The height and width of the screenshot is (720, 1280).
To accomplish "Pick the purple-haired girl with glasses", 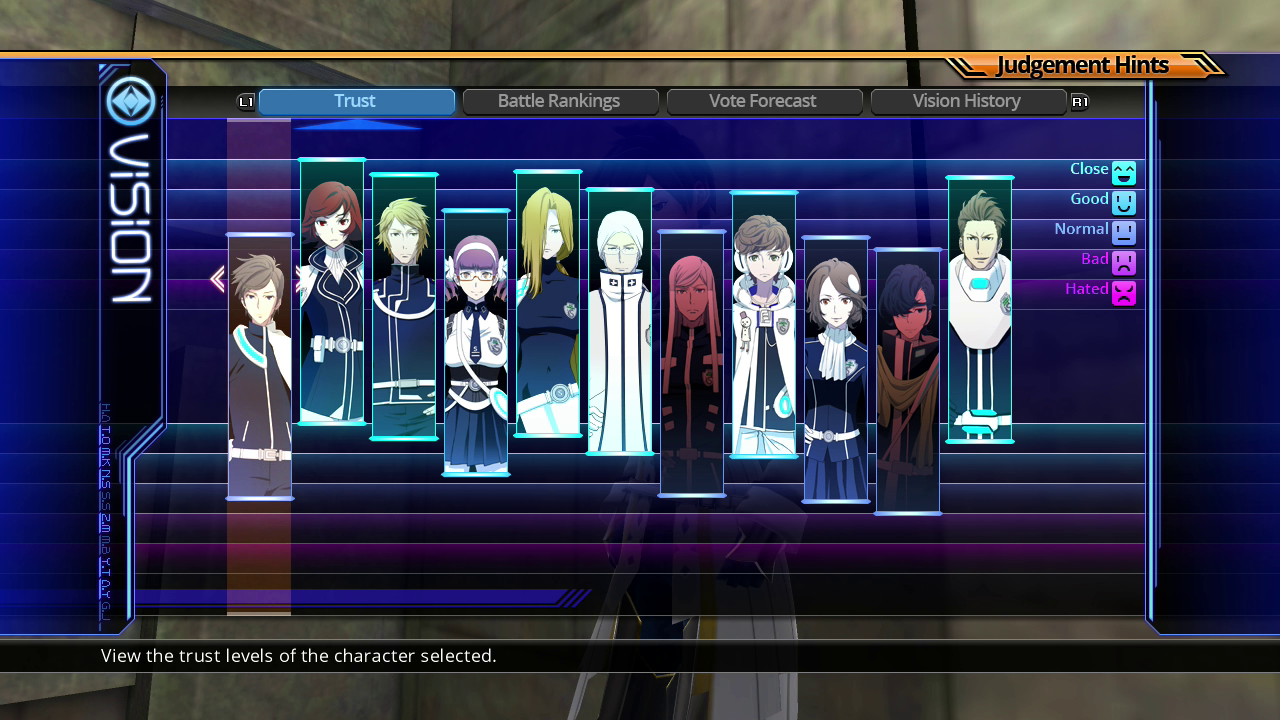I will pos(476,342).
